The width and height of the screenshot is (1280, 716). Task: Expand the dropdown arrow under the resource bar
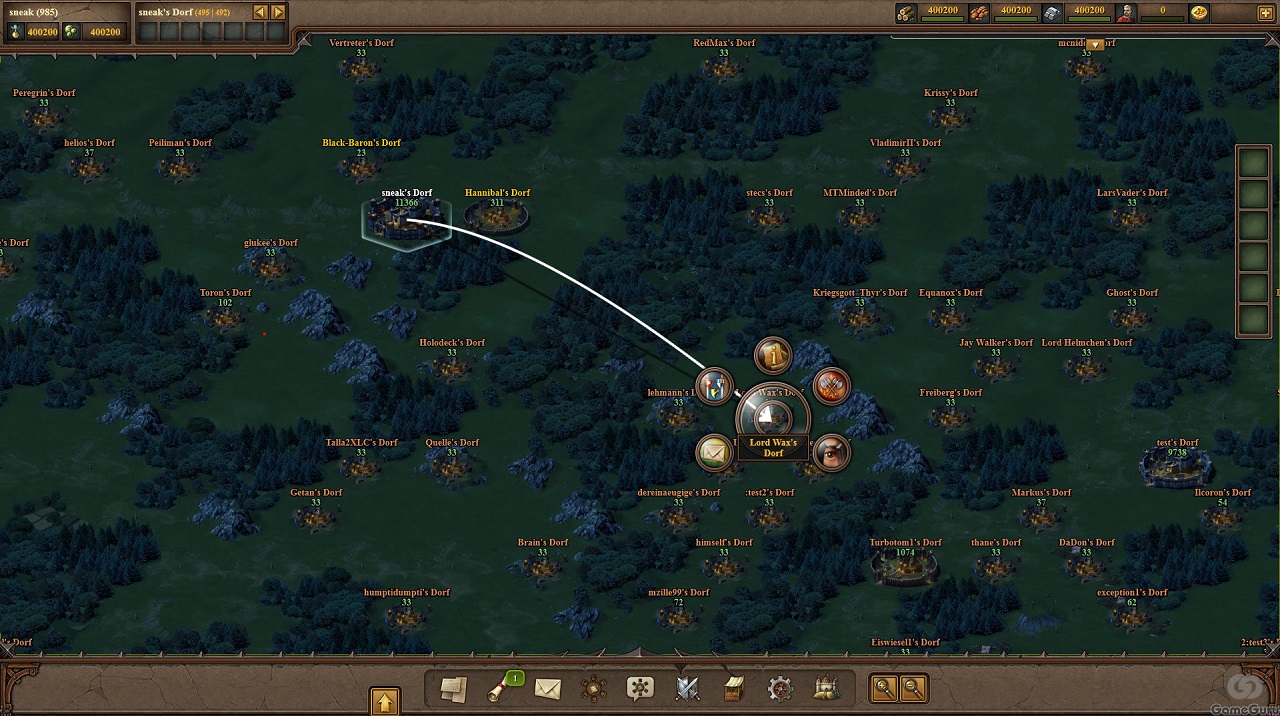point(1095,44)
